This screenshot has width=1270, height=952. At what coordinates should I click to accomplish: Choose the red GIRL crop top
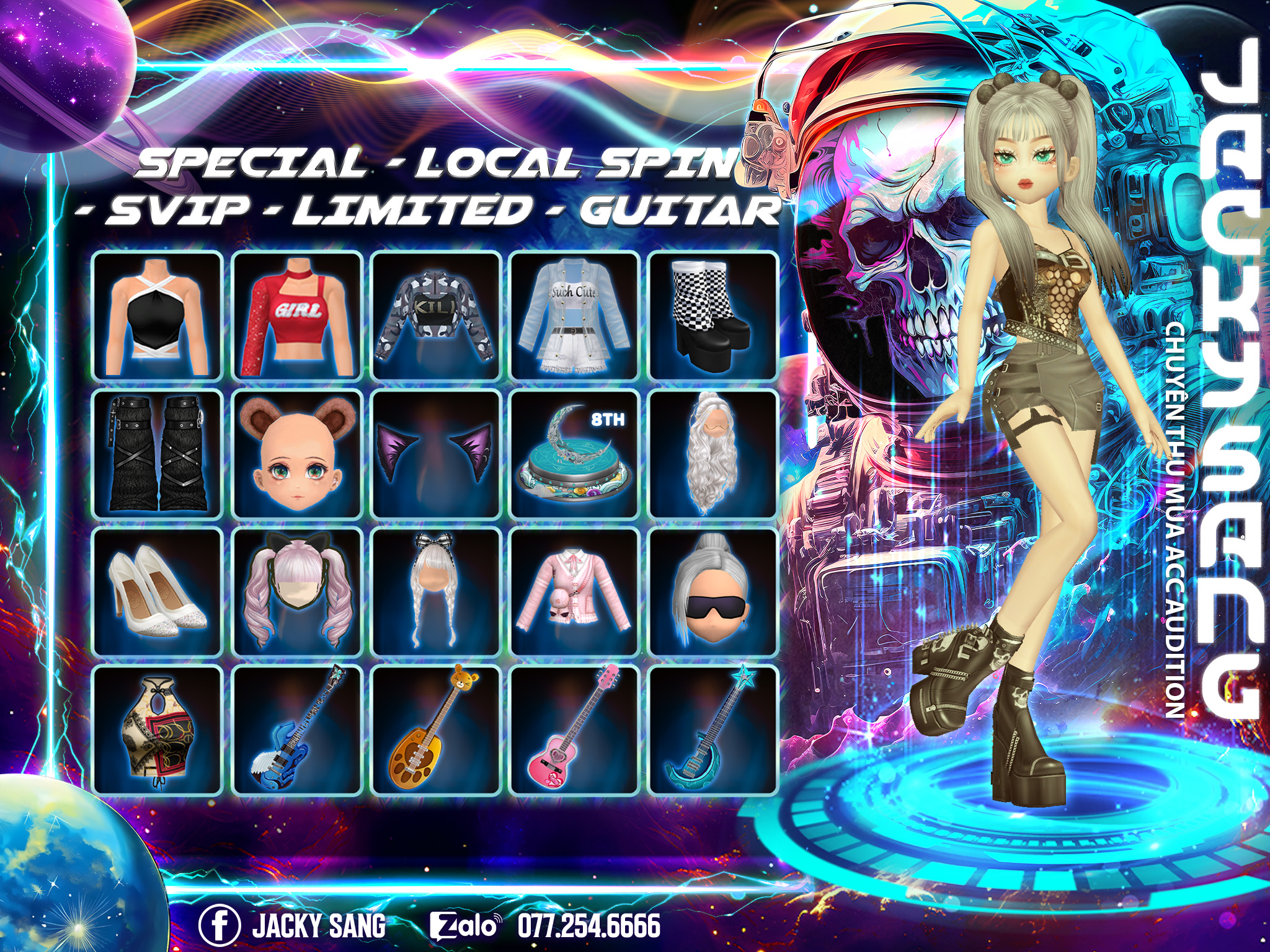point(297,316)
